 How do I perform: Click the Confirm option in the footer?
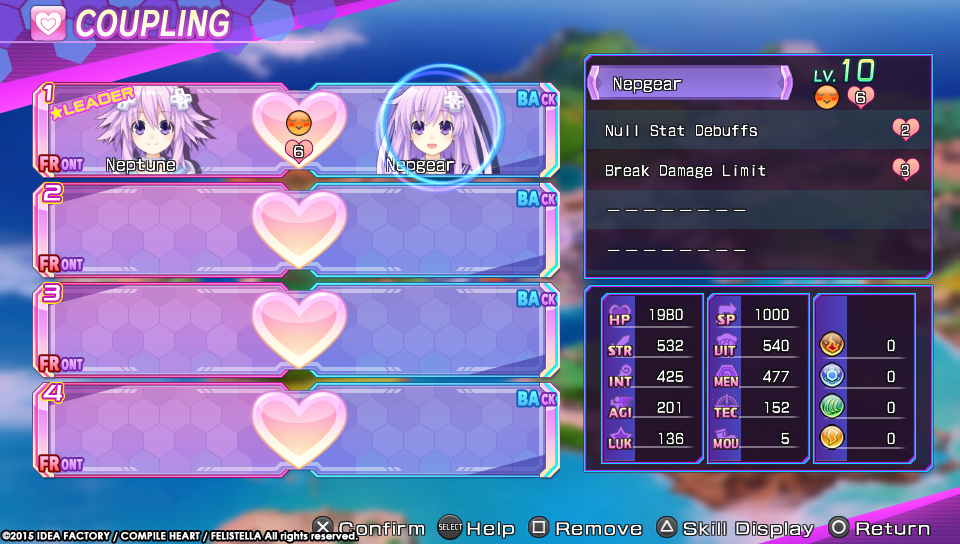369,528
